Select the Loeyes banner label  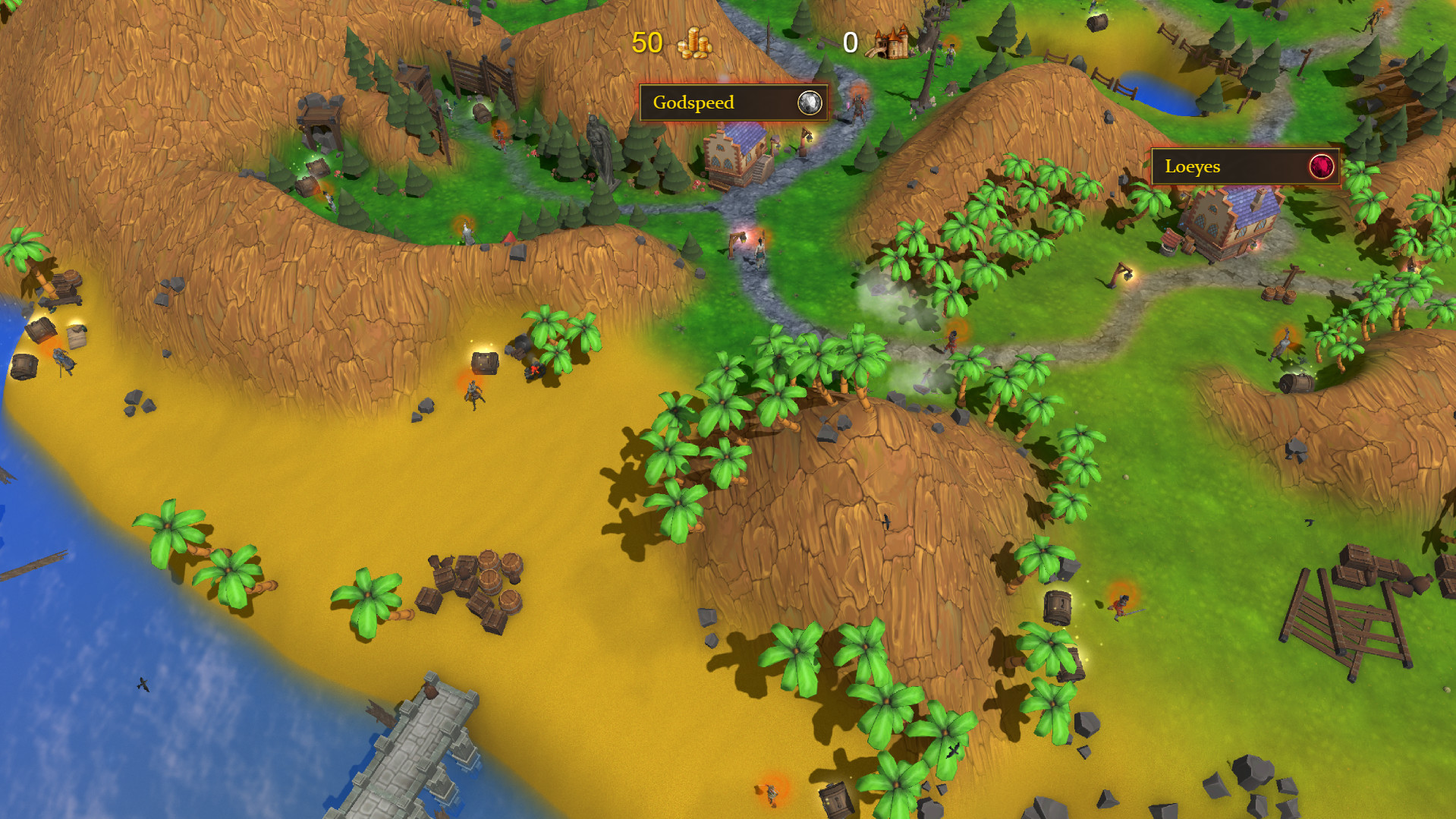point(1193,166)
